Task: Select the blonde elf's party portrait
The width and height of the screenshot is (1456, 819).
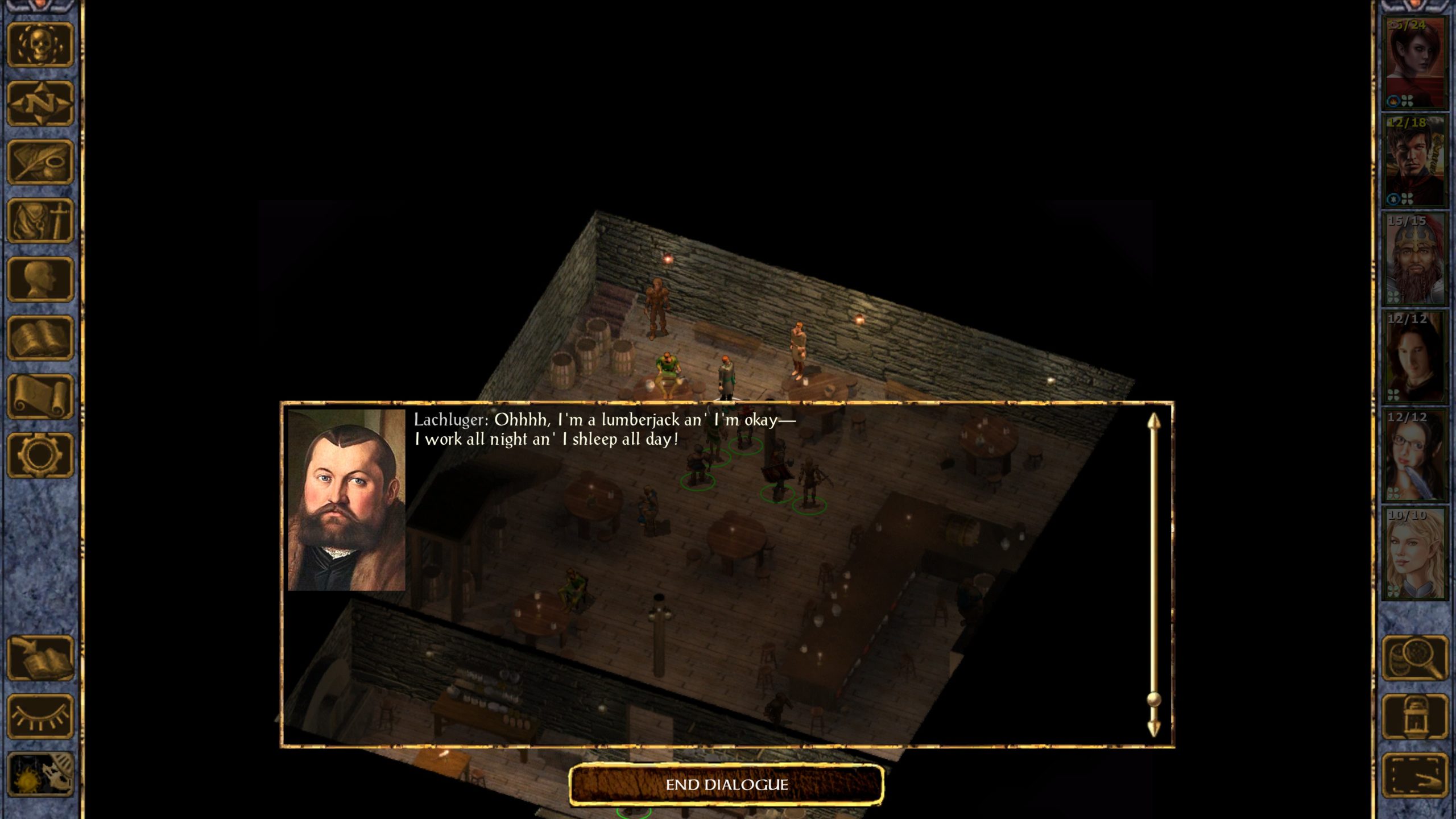Action: coord(1414,553)
